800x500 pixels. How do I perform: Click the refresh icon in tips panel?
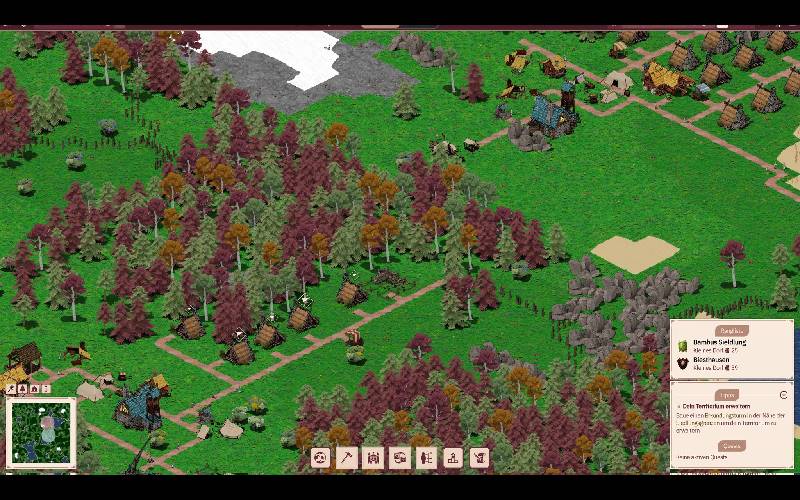[x=783, y=394]
